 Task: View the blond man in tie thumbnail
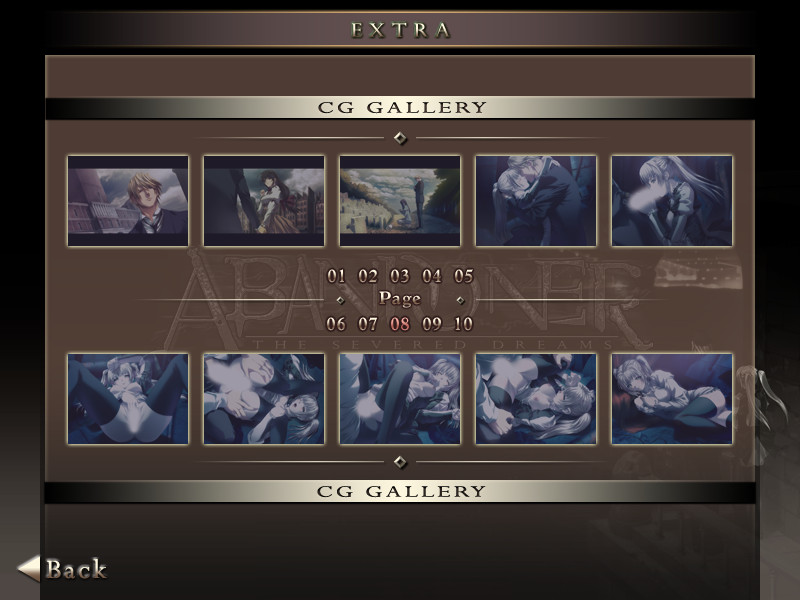click(128, 200)
